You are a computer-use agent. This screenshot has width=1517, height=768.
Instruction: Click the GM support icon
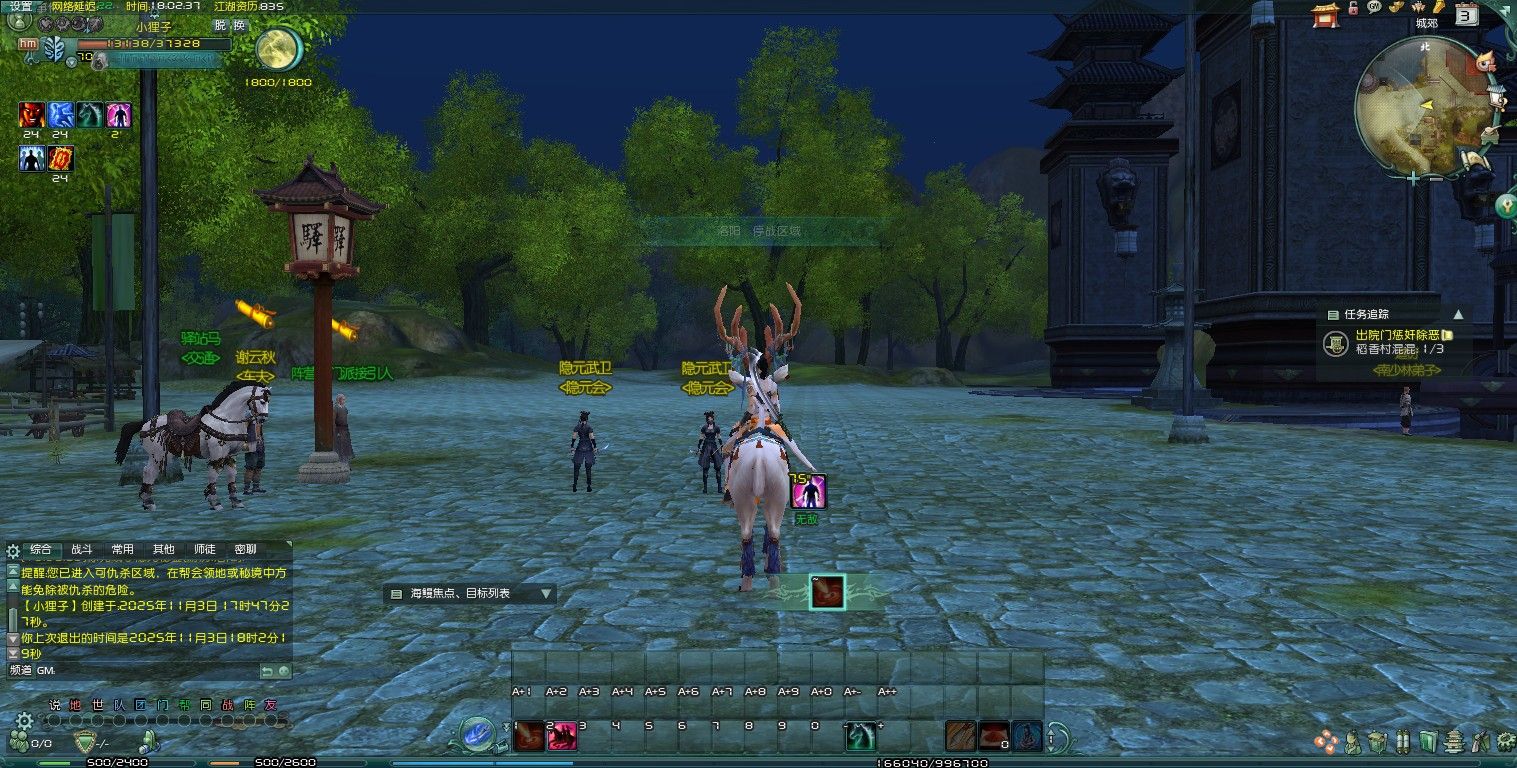[x=1374, y=7]
